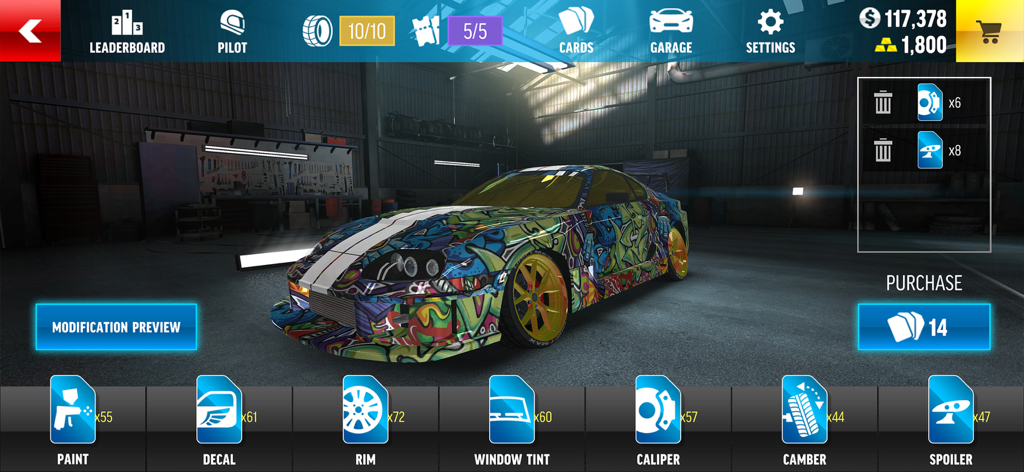Choose the Spoiler category
The image size is (1024, 472).
pyautogui.click(x=950, y=421)
